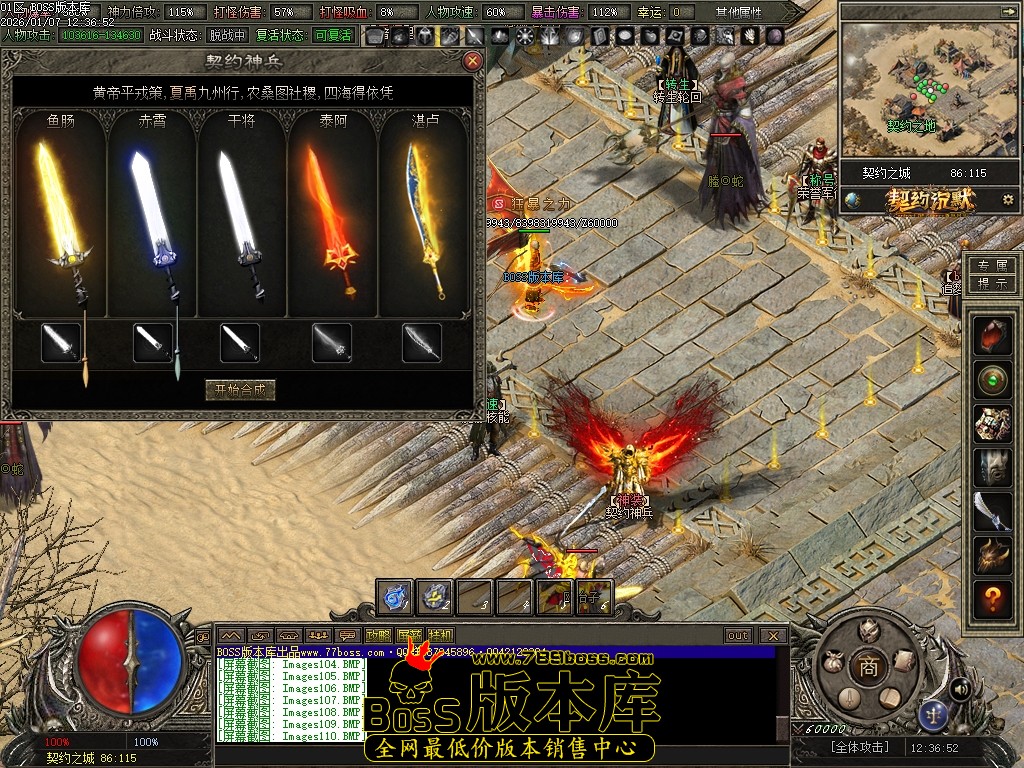Viewport: 1024px width, 768px height.
Task: Select the material slot under 干将
Action: 240,343
